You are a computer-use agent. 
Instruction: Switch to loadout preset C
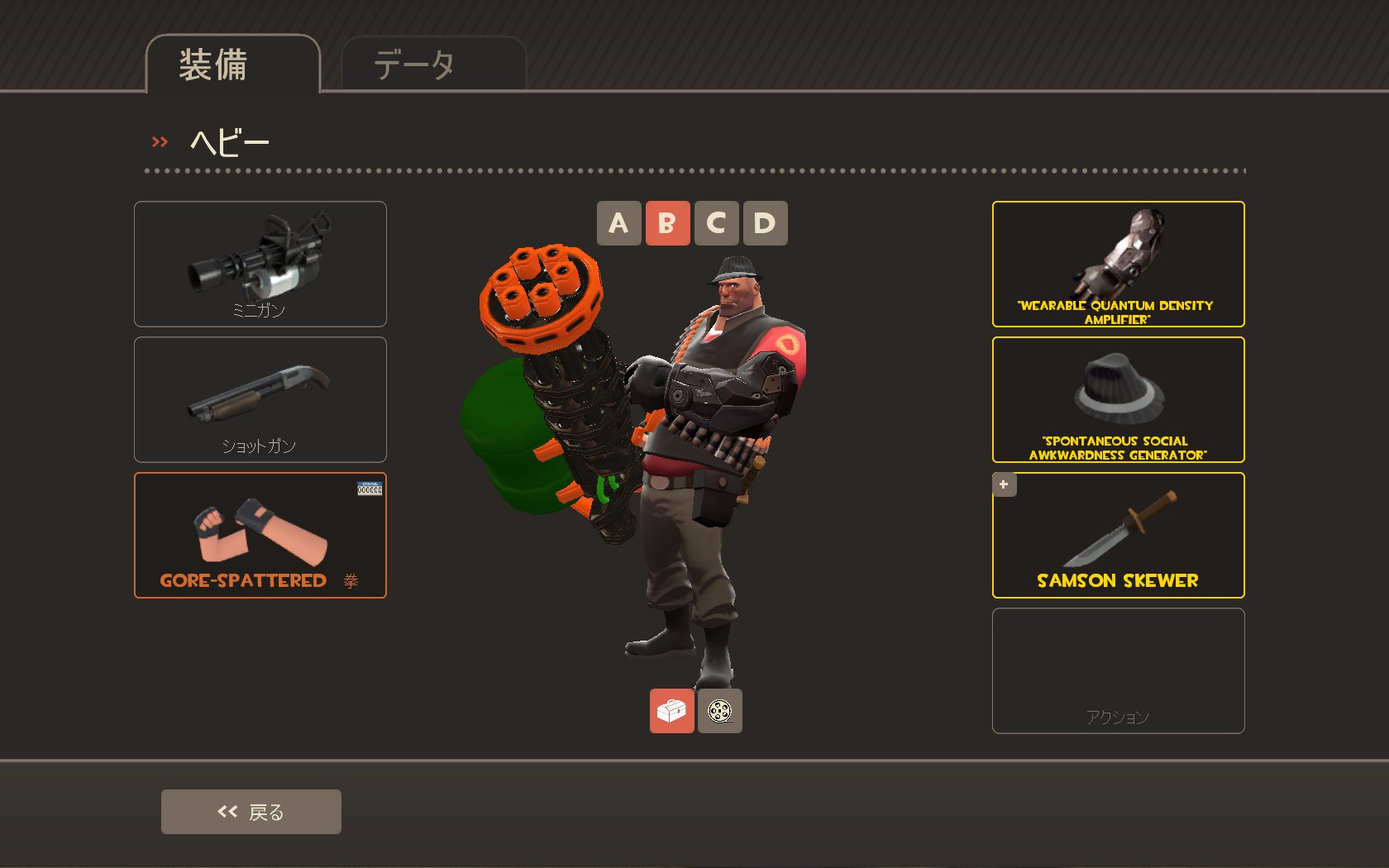[715, 222]
